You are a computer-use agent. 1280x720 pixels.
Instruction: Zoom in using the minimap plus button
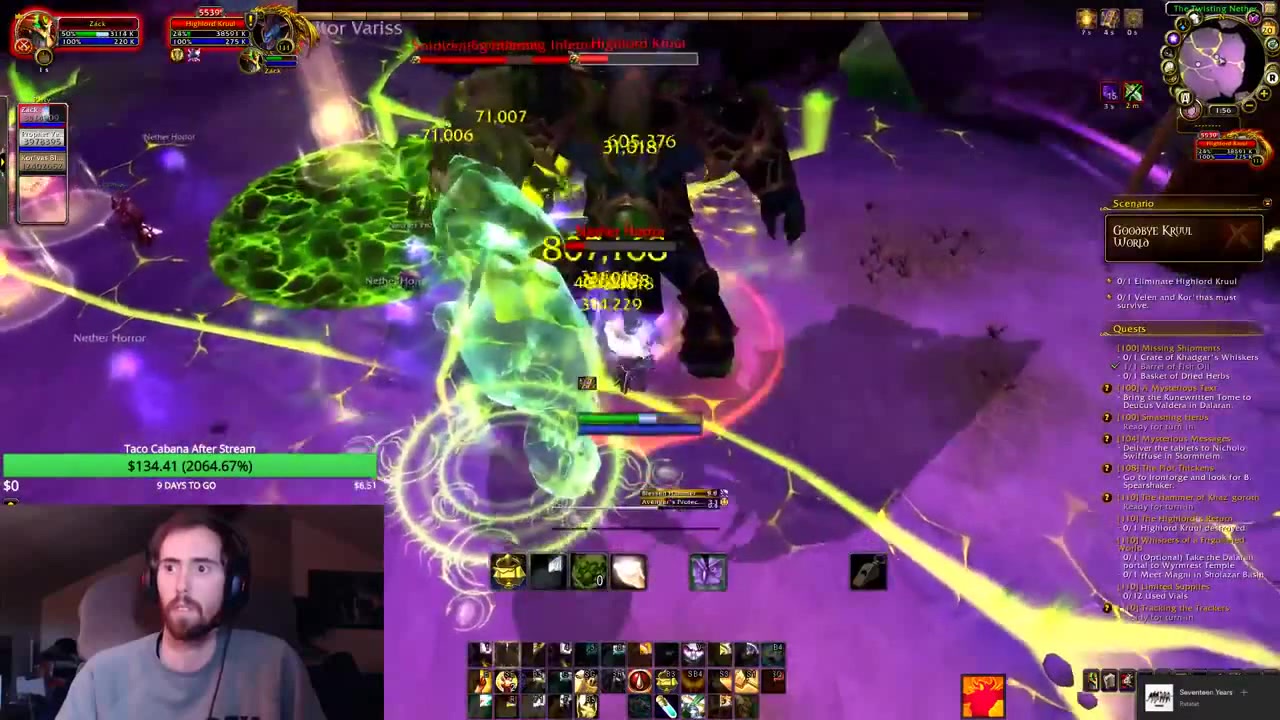click(x=1263, y=93)
